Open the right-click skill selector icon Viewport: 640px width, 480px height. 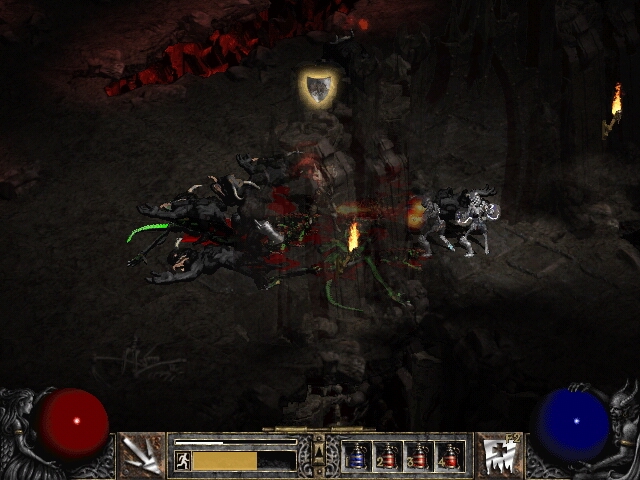click(497, 455)
